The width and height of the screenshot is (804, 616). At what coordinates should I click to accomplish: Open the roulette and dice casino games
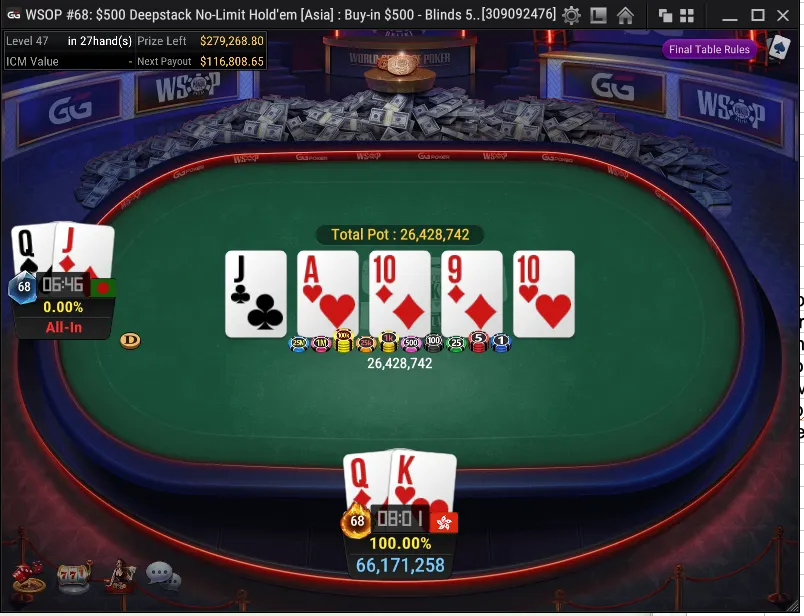[26, 578]
